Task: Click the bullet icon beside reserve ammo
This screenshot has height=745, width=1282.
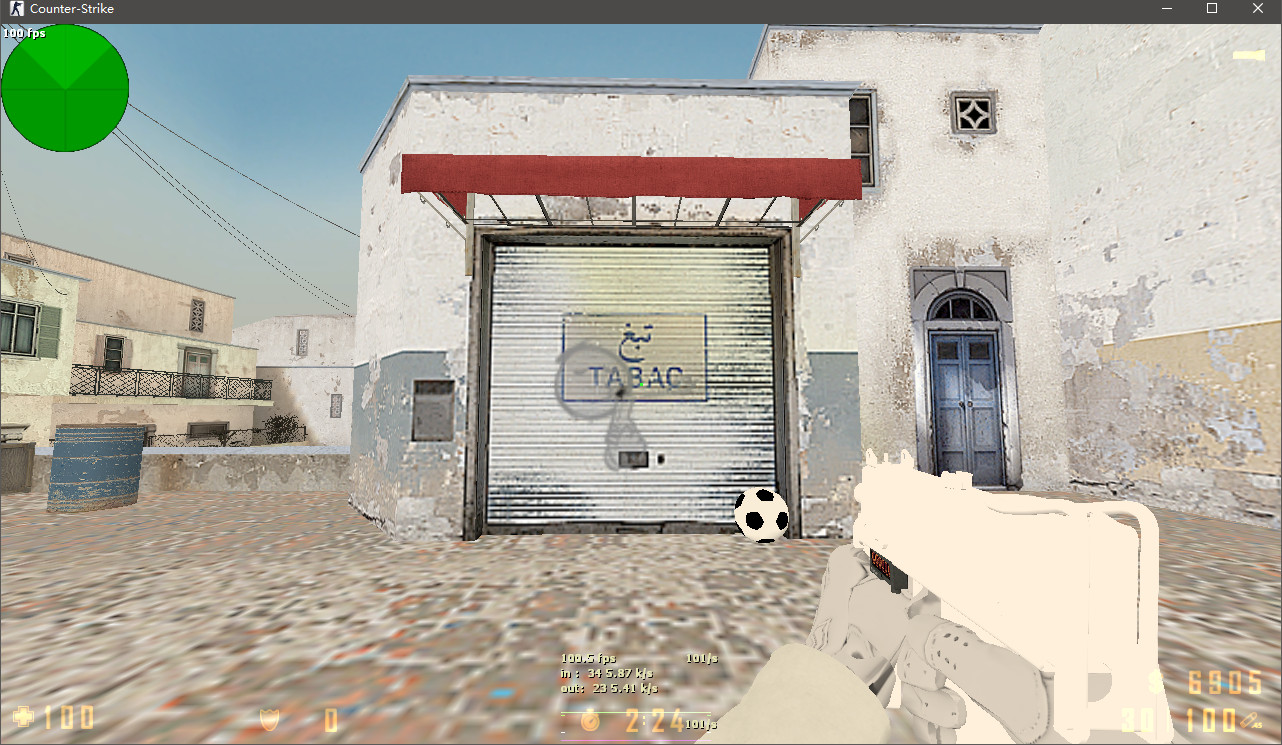Action: [x=1249, y=720]
